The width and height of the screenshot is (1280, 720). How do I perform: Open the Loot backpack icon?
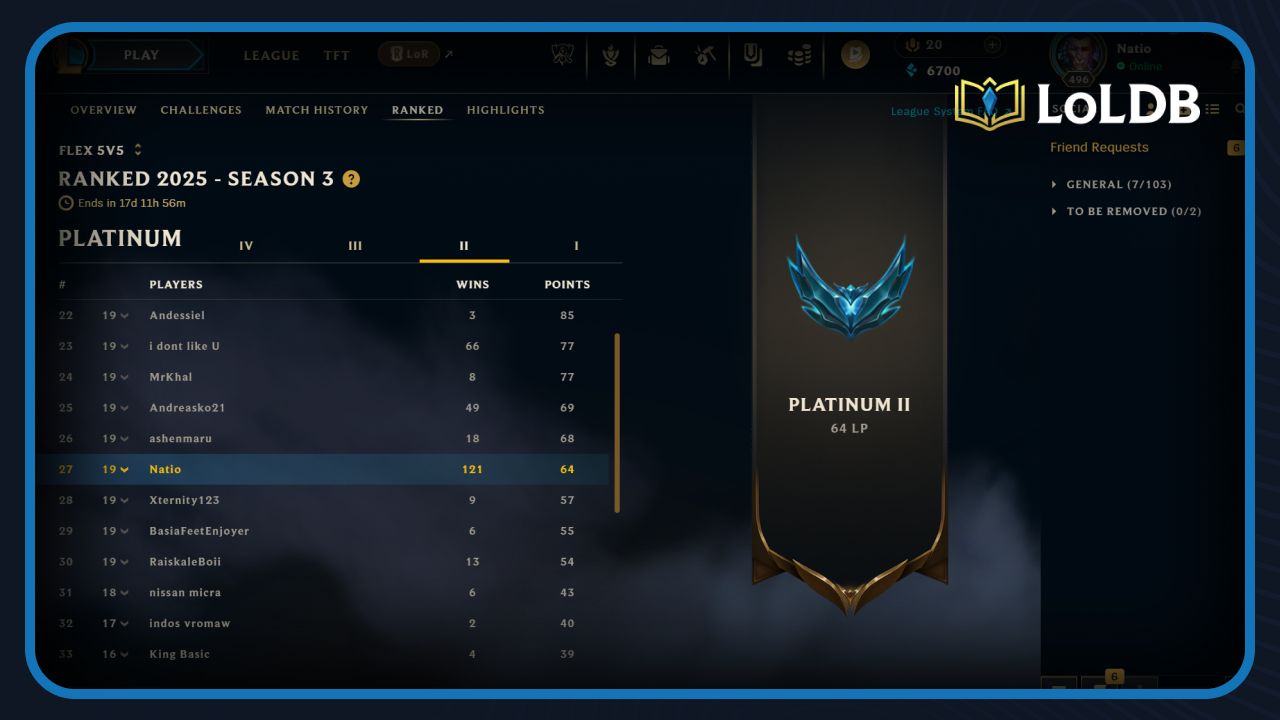658,55
